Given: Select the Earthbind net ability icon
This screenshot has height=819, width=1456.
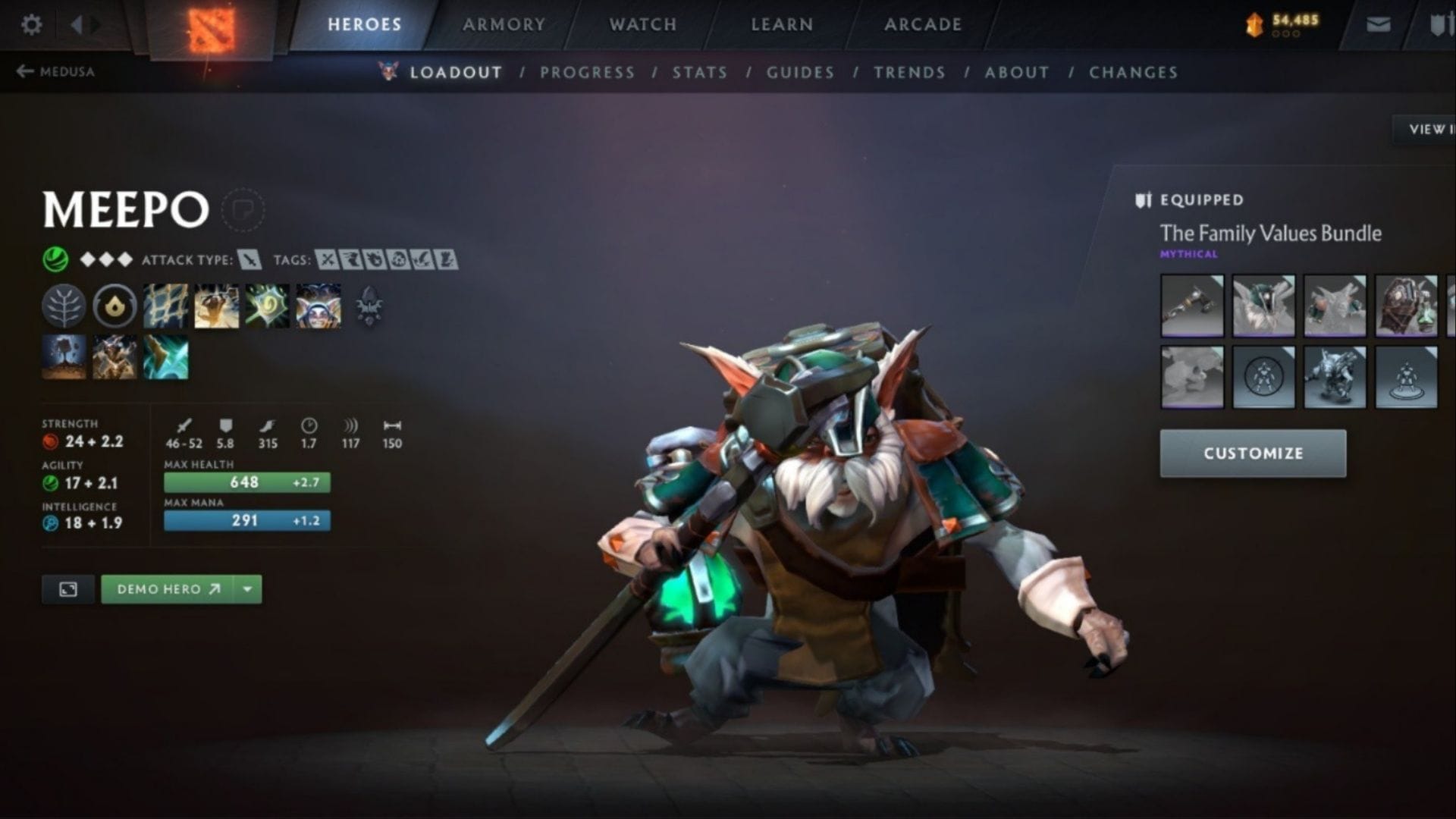Looking at the screenshot, I should [165, 306].
